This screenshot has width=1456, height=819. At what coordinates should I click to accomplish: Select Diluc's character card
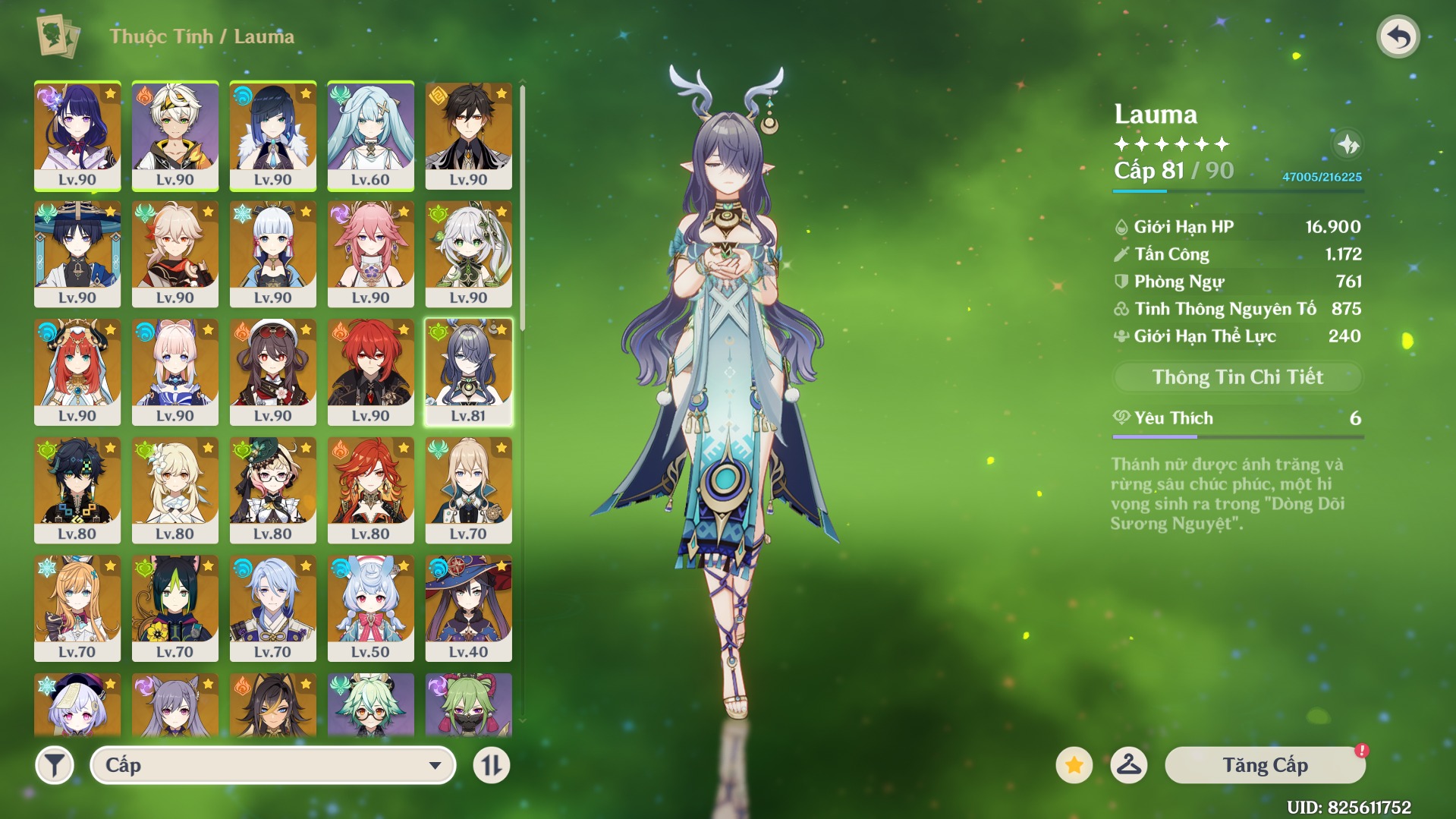[x=370, y=371]
